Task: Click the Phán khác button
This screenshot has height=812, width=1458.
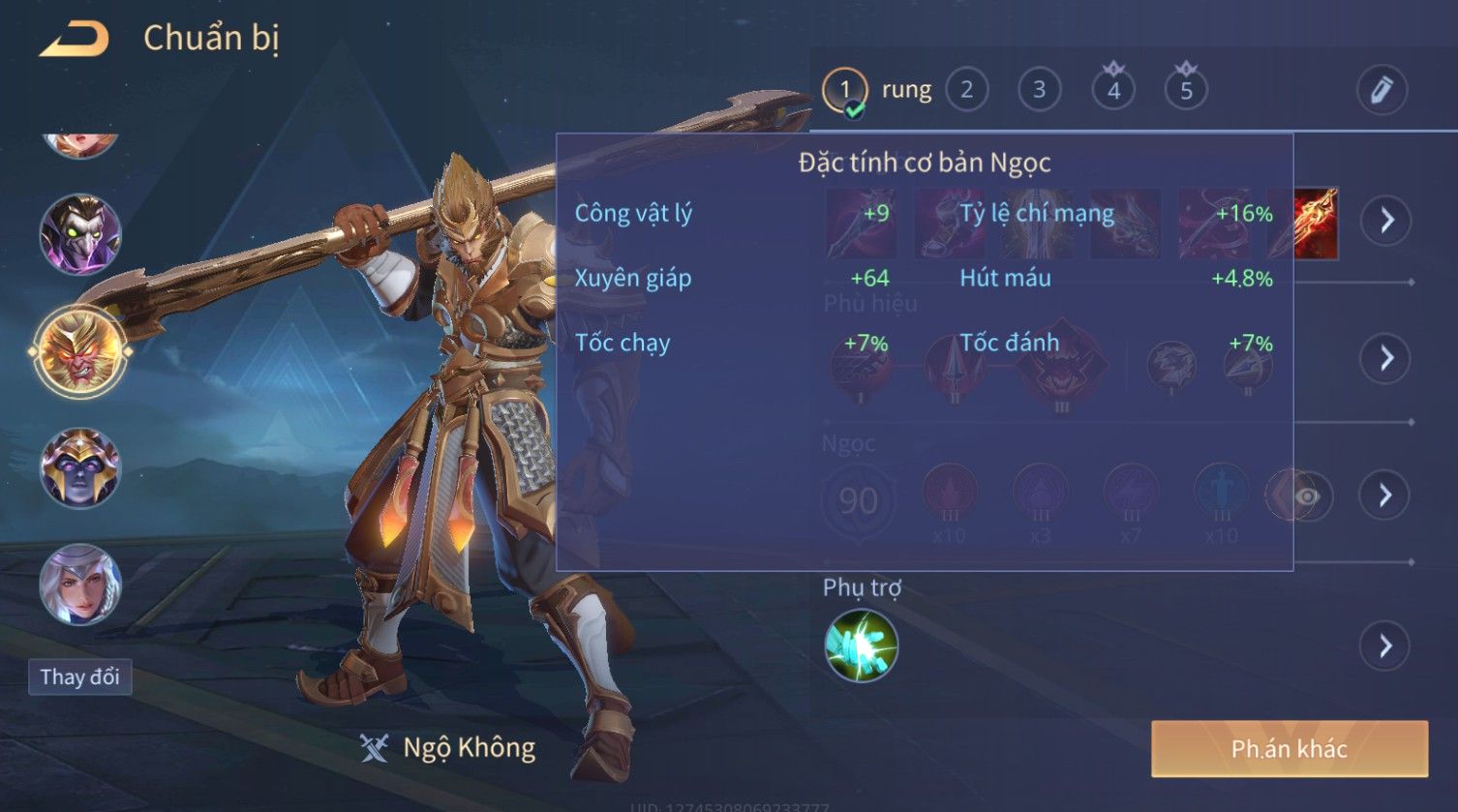Action: 1289,748
